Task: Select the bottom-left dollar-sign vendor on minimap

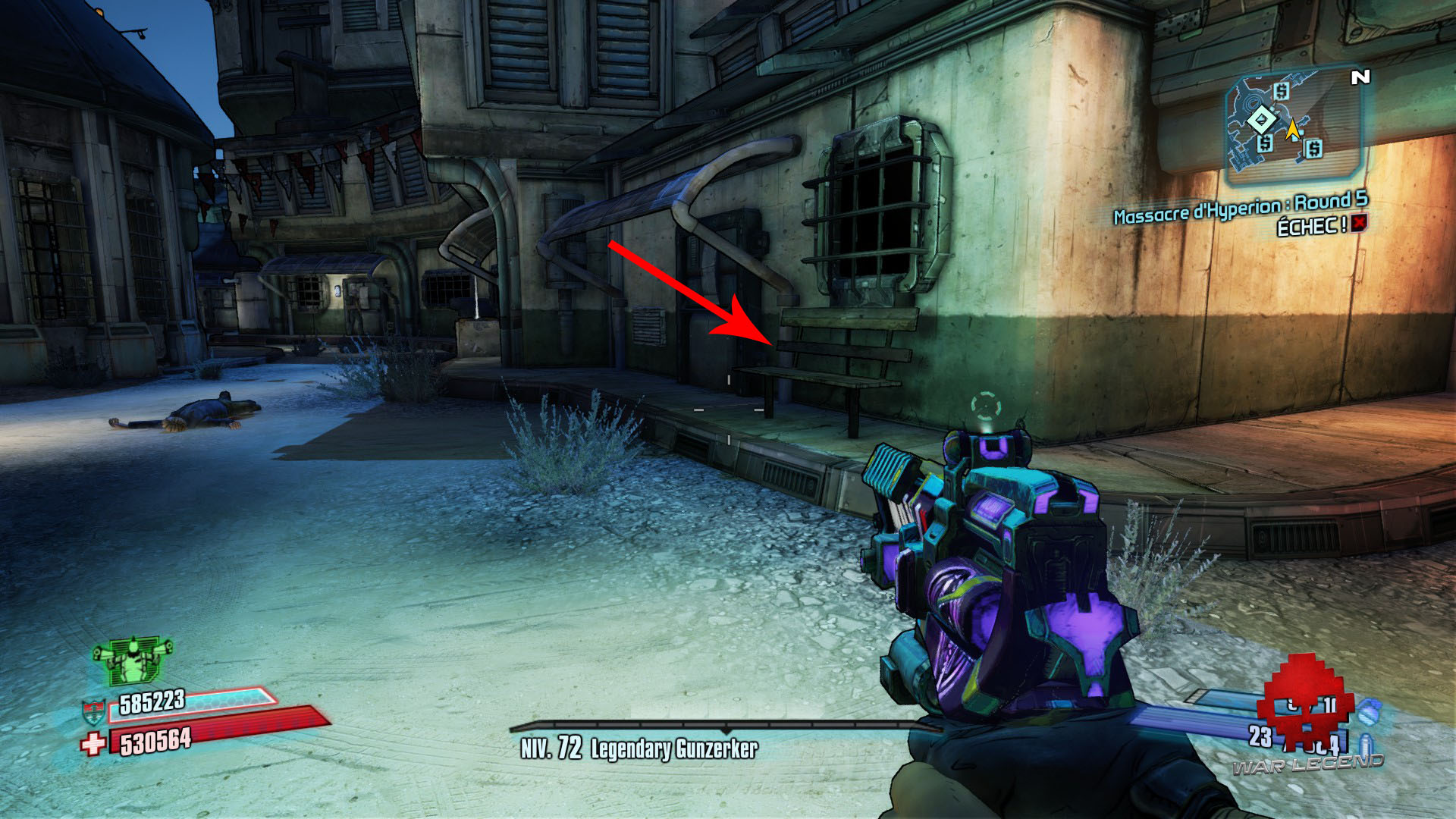Action: coord(1266,144)
